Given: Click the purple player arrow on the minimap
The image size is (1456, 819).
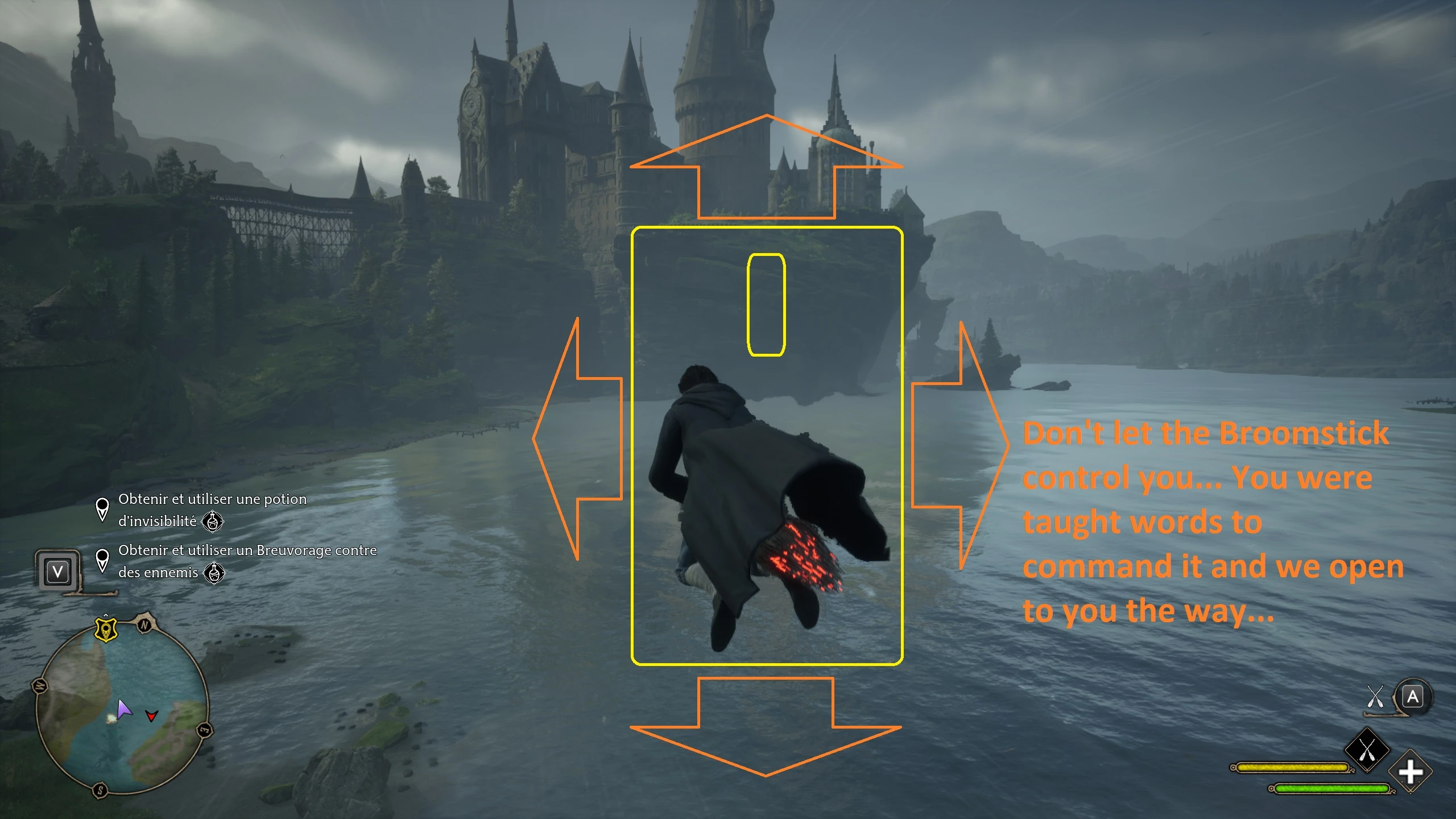Looking at the screenshot, I should pos(123,709).
